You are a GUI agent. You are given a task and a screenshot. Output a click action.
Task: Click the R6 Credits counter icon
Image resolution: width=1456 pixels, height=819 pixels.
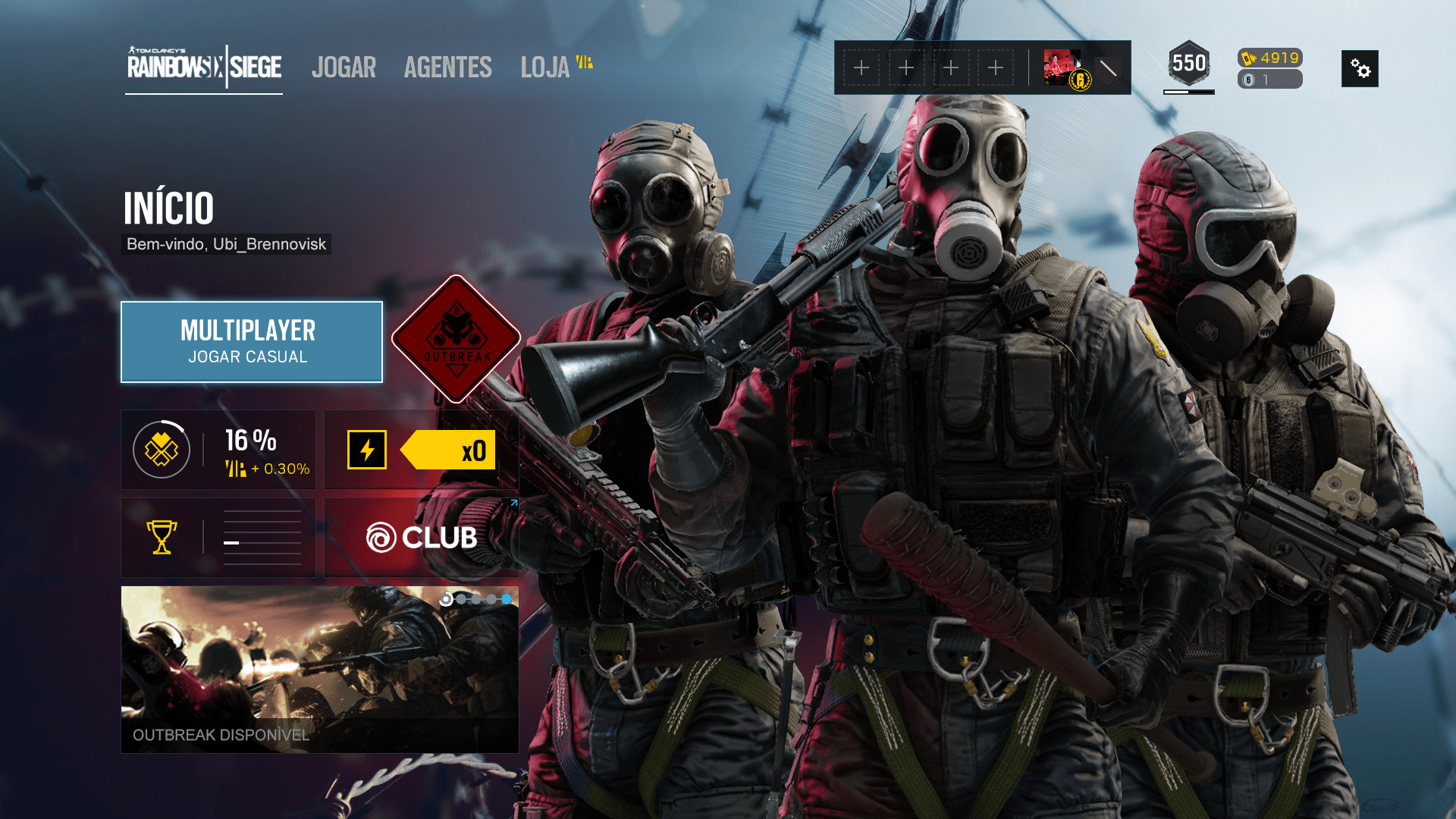coord(1247,80)
